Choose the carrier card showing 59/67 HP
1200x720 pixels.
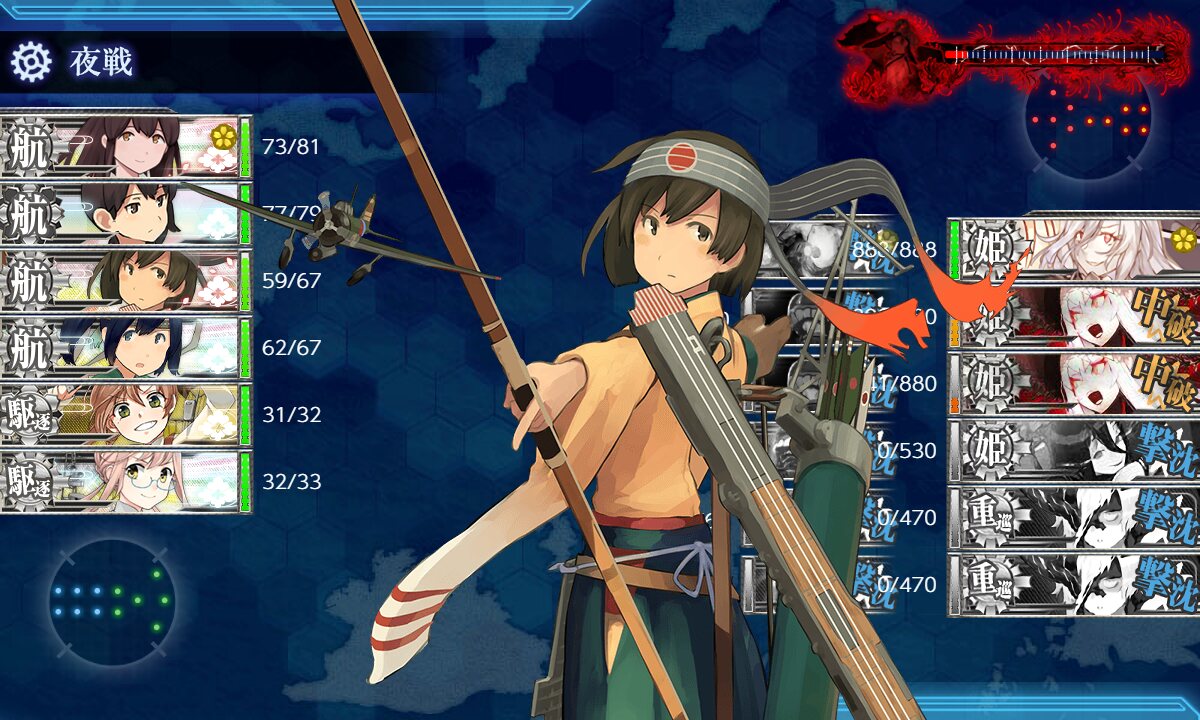pyautogui.click(x=125, y=281)
